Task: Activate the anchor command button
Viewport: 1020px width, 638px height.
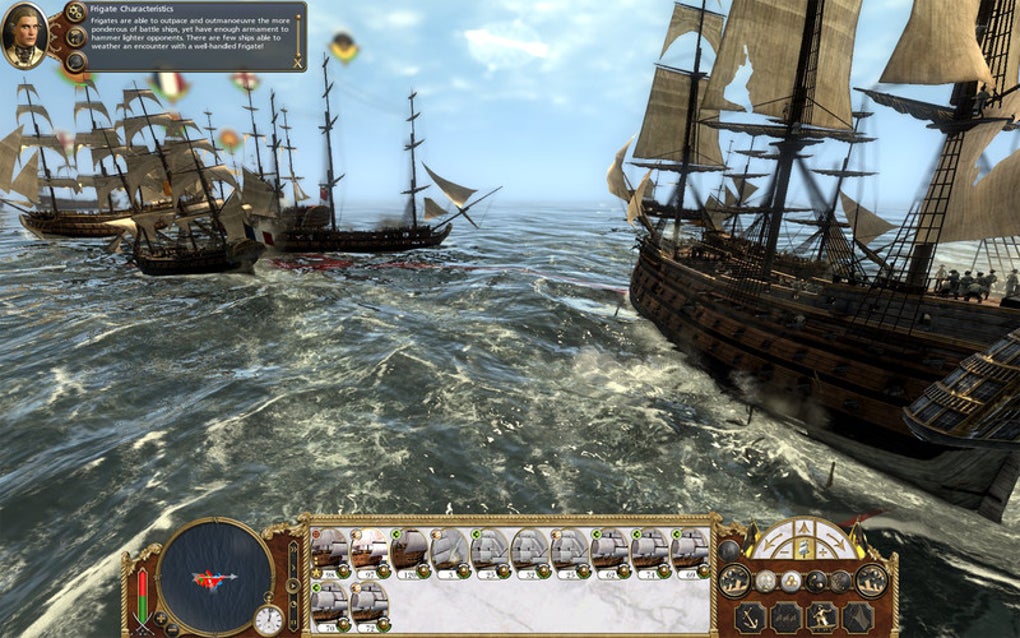Action: click(749, 616)
